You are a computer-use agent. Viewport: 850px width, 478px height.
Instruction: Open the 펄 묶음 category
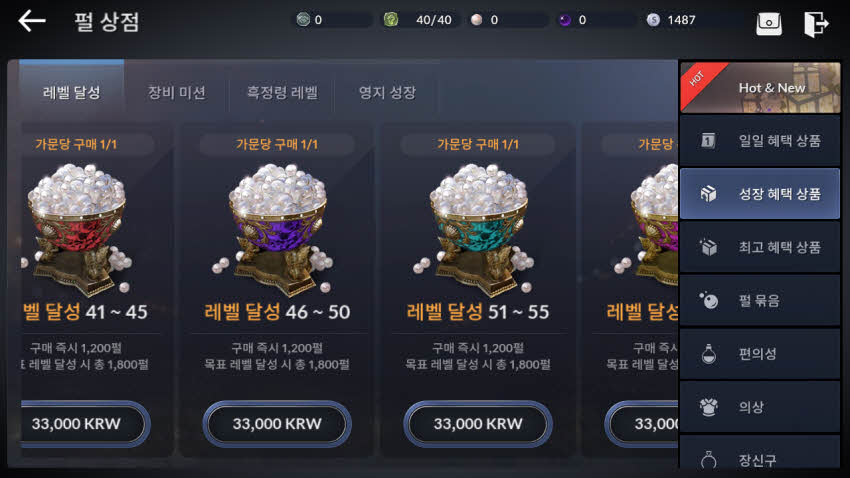pyautogui.click(x=760, y=300)
